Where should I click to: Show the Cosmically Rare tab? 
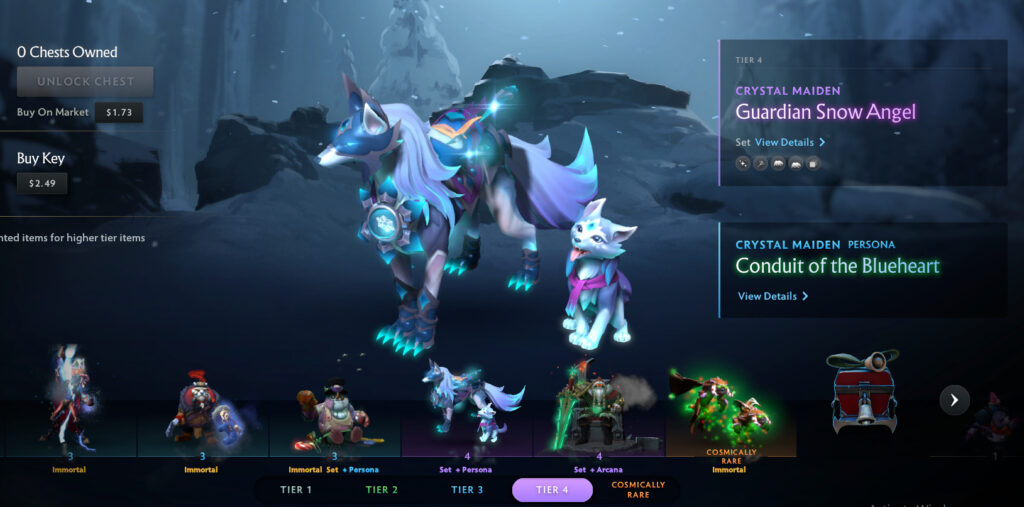pyautogui.click(x=638, y=490)
